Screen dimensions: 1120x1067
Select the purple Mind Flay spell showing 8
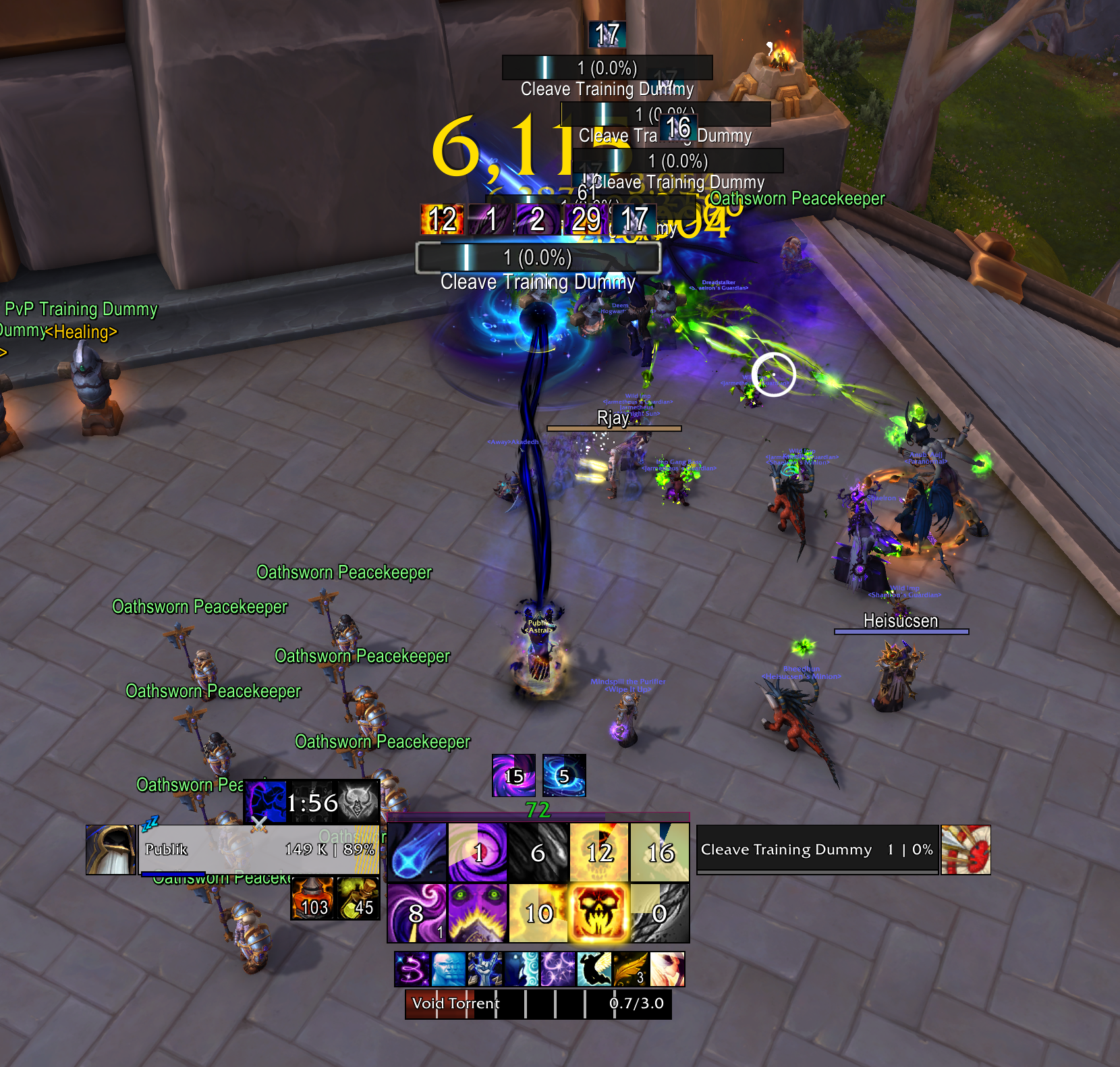416,912
